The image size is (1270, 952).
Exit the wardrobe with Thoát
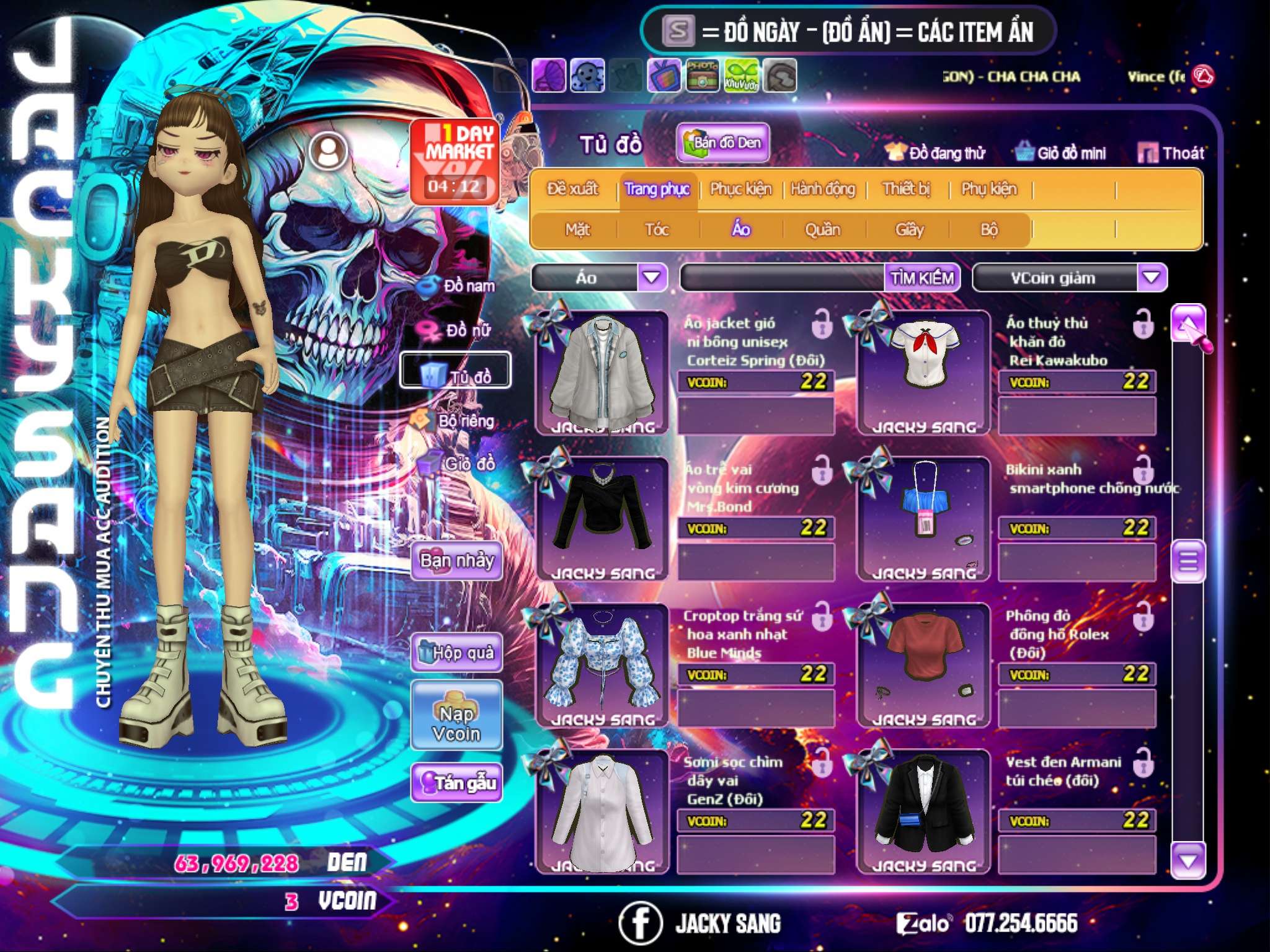(1171, 153)
